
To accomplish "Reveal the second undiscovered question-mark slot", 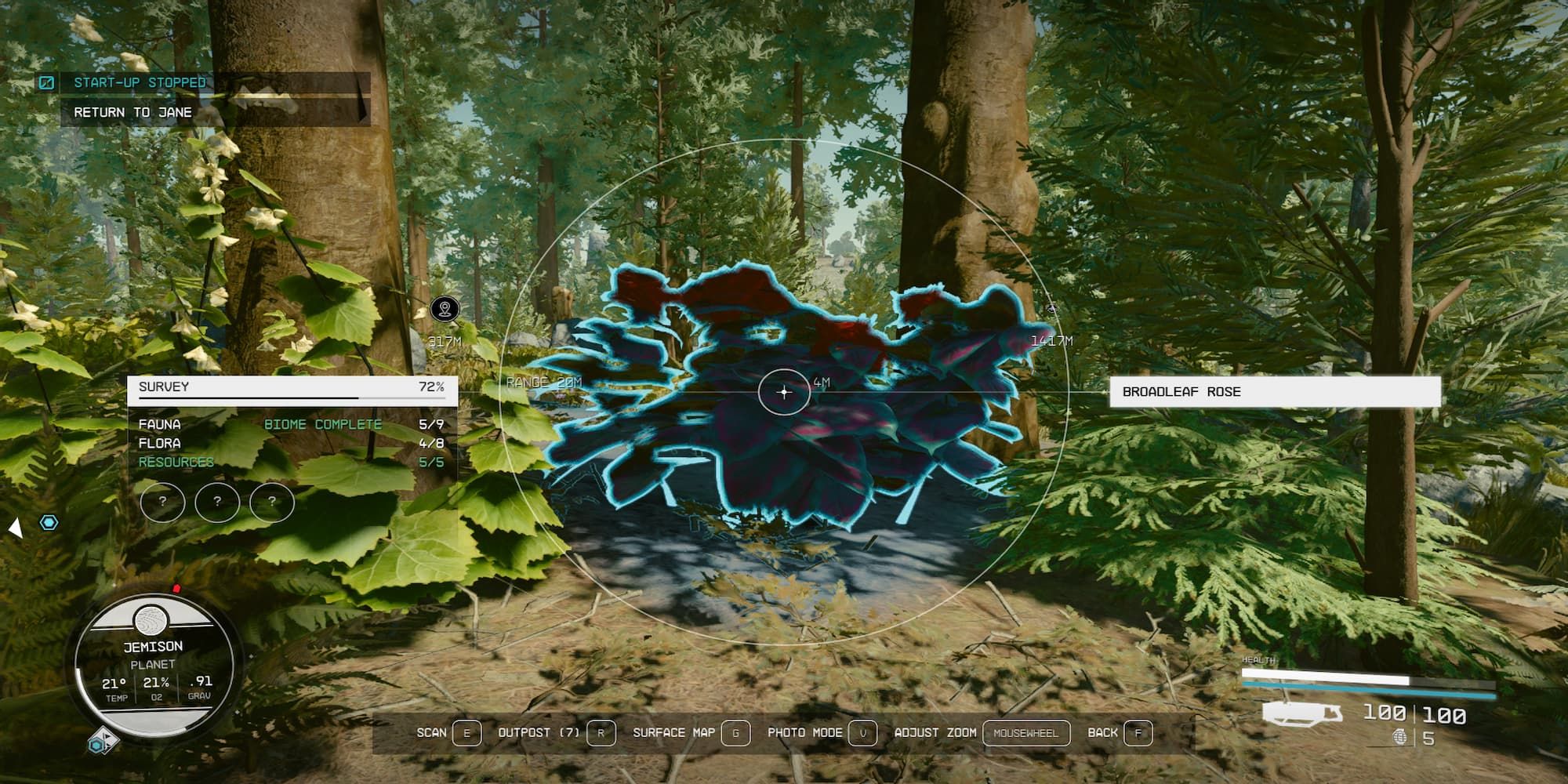I will pyautogui.click(x=216, y=503).
